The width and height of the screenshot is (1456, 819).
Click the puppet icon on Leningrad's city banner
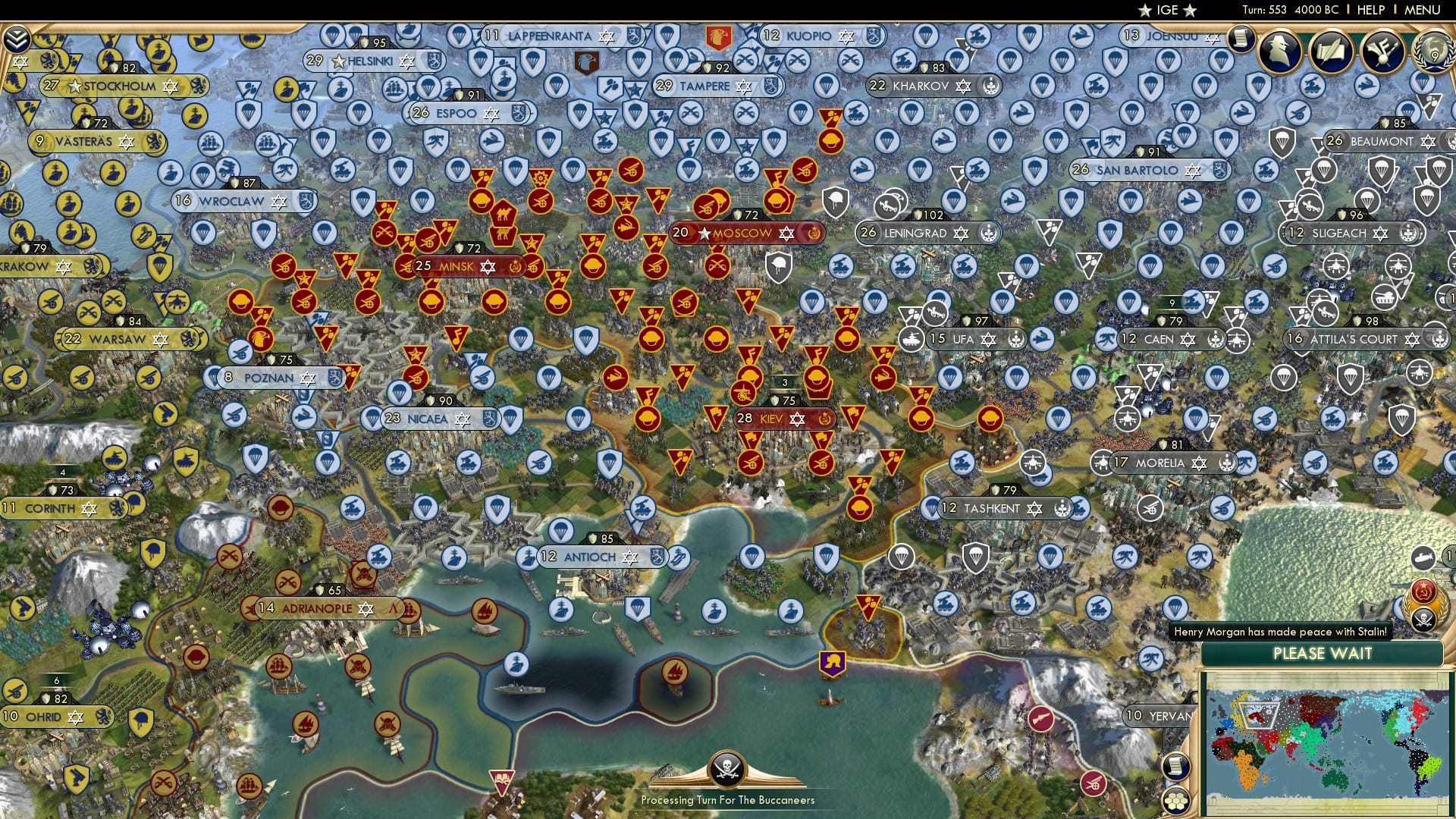pos(987,234)
